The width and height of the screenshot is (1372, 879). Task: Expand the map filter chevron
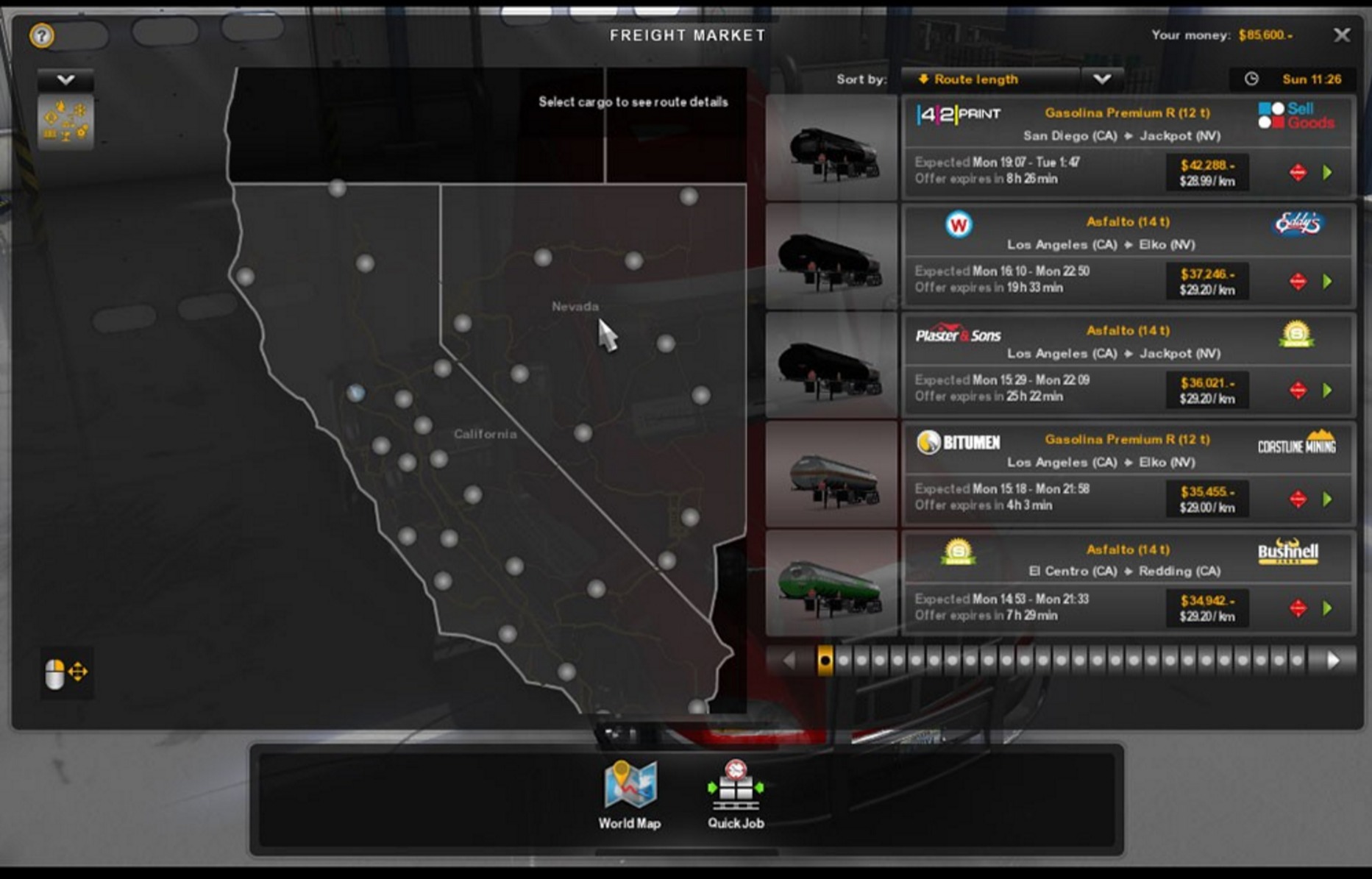[65, 79]
